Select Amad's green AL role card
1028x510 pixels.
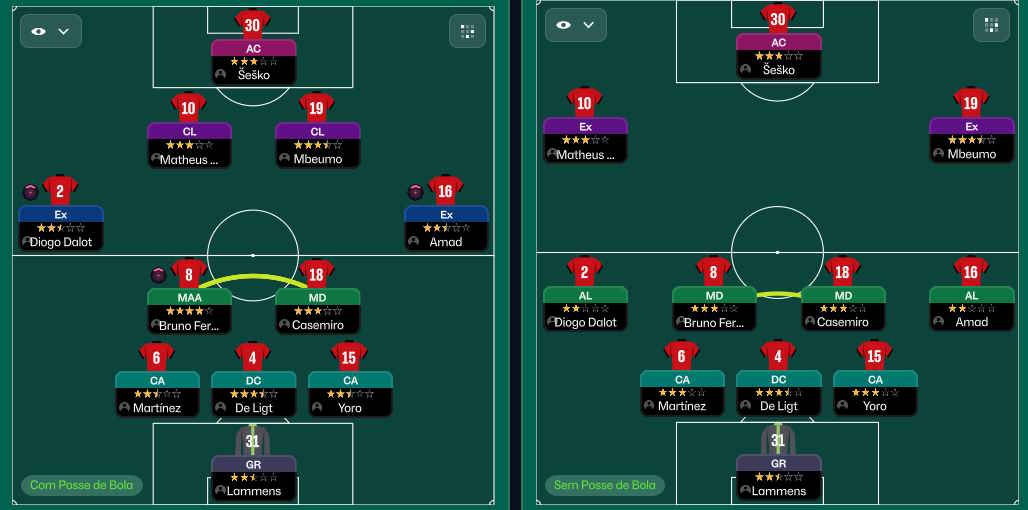970,309
